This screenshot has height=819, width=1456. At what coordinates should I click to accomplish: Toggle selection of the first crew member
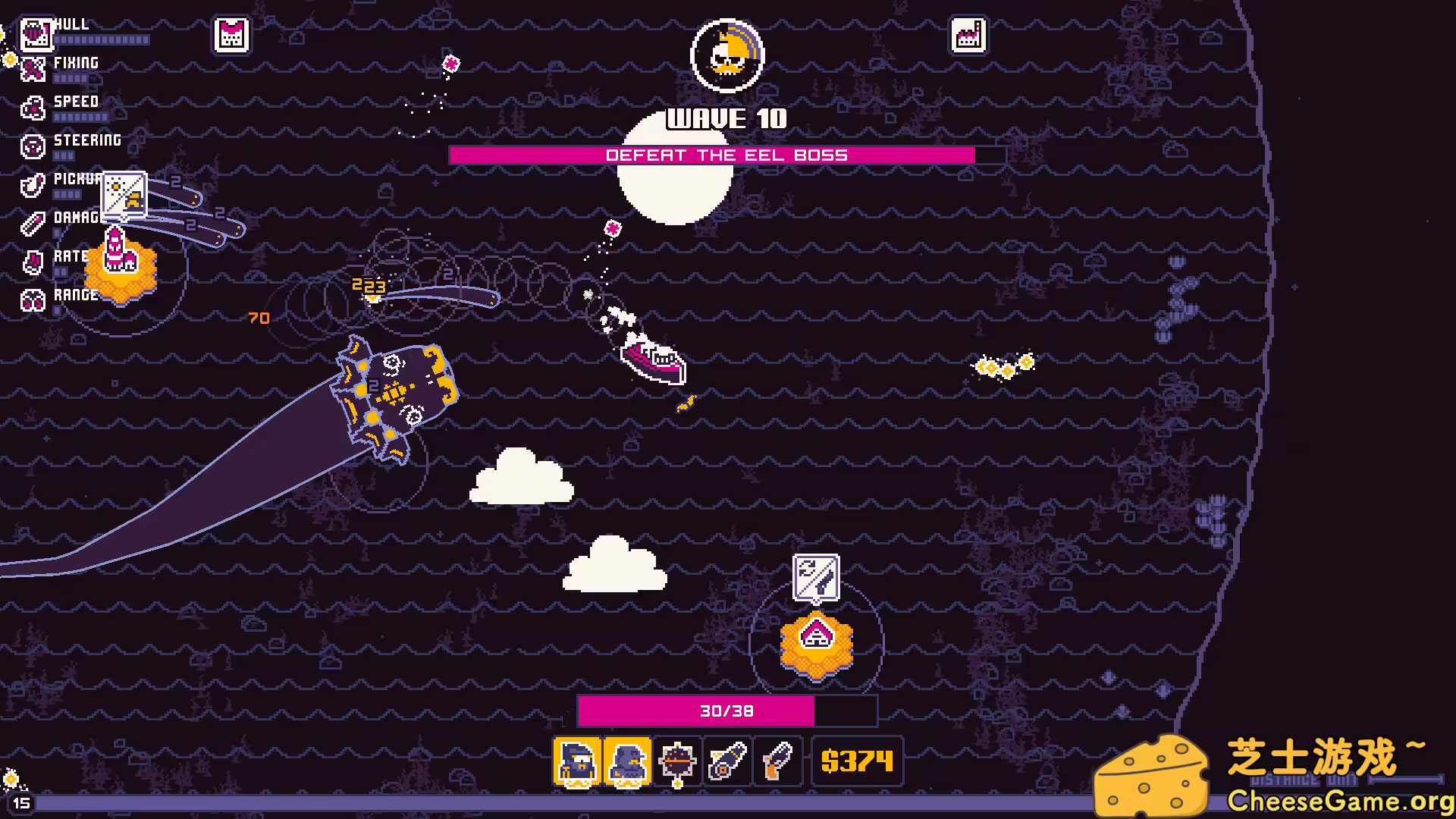pos(578,761)
